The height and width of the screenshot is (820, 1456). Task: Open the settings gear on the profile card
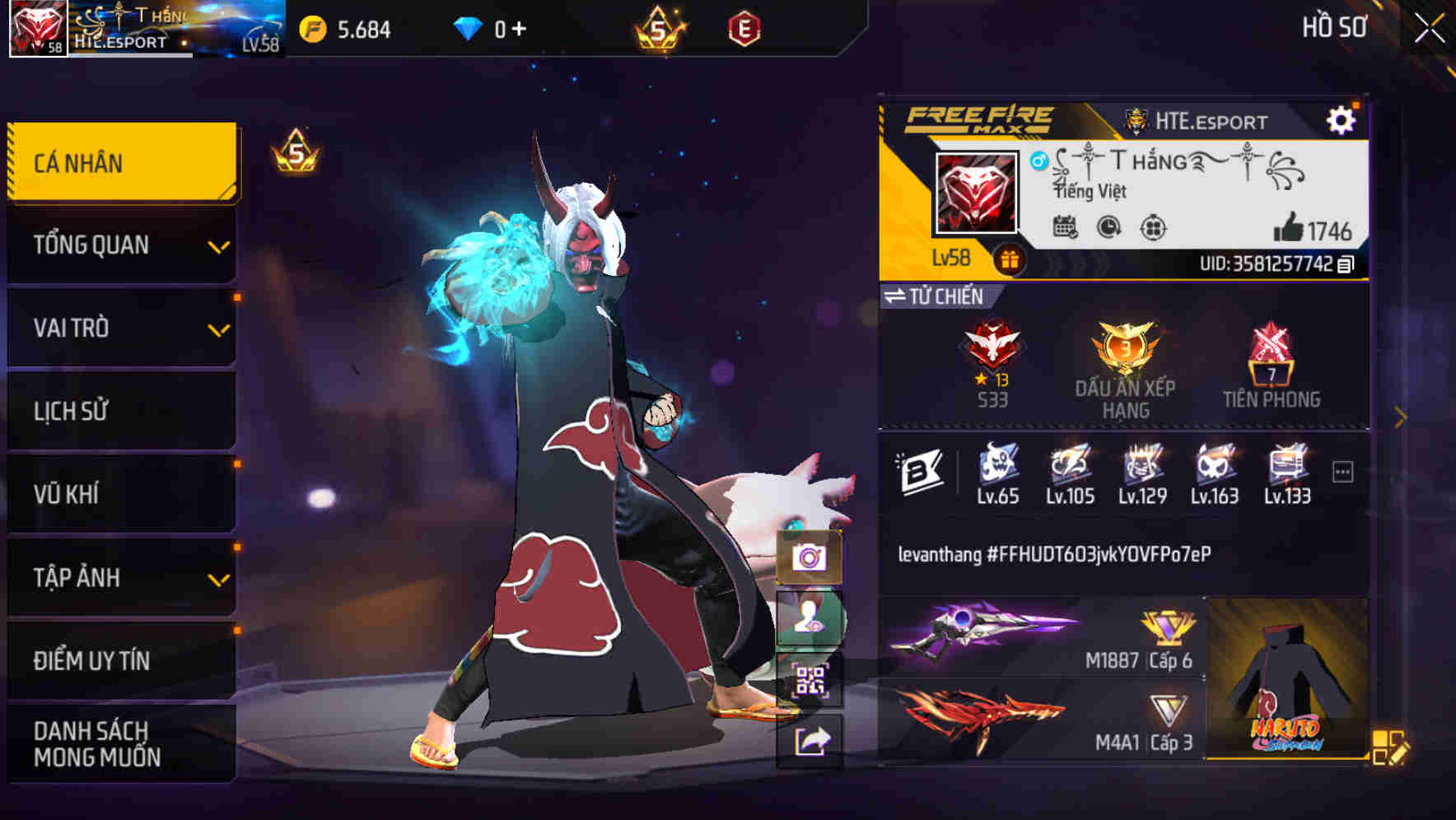click(1342, 119)
